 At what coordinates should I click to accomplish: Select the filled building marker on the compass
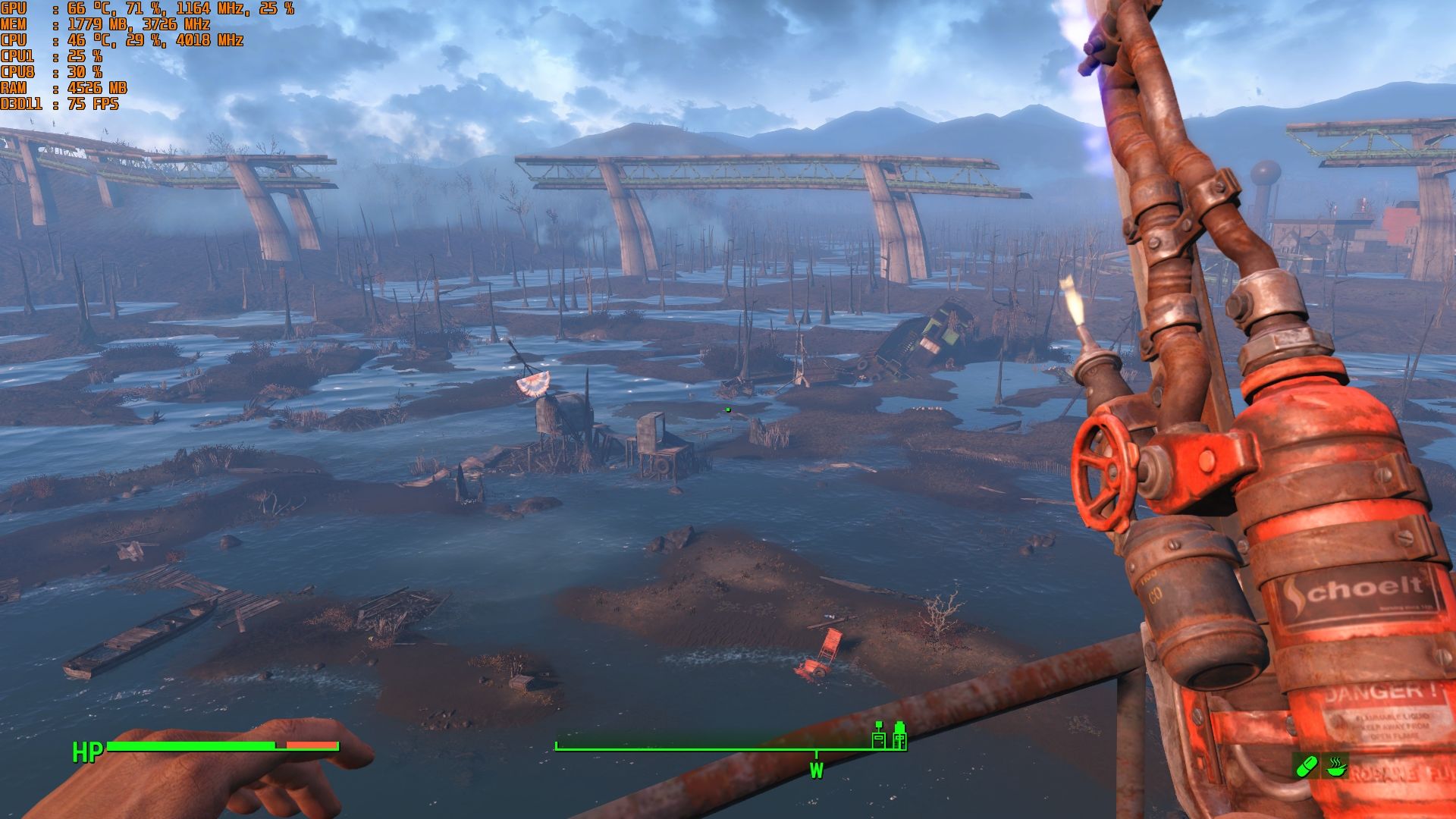point(899,736)
